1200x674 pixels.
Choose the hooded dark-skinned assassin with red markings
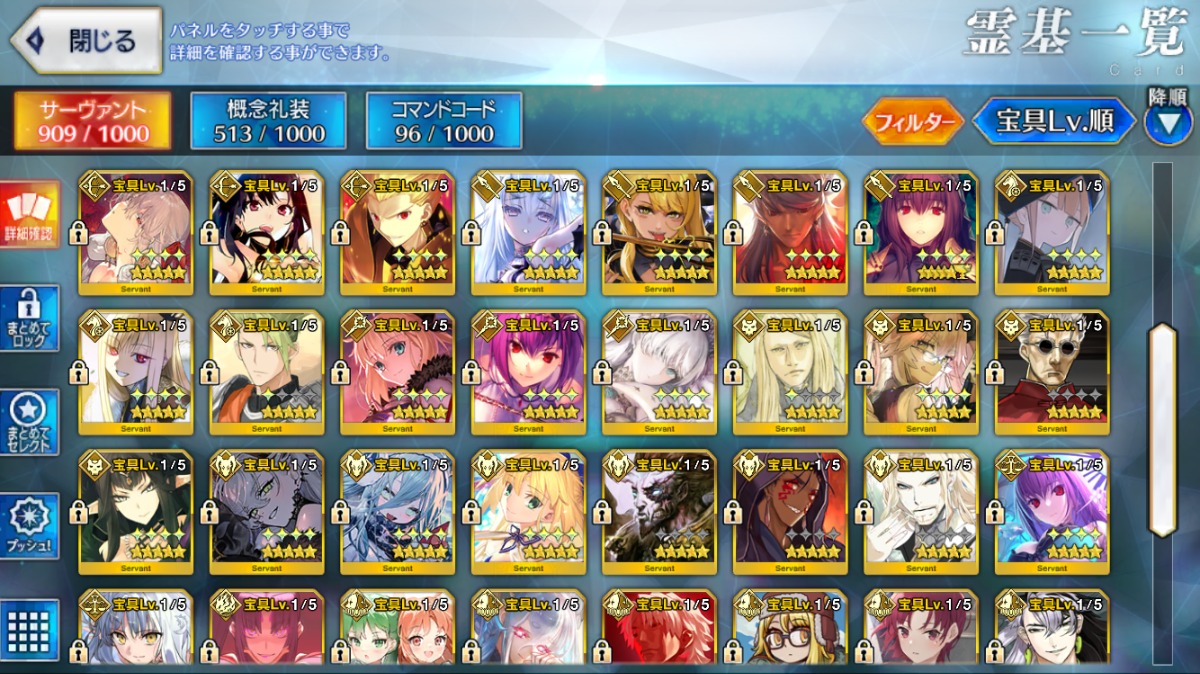tap(790, 511)
